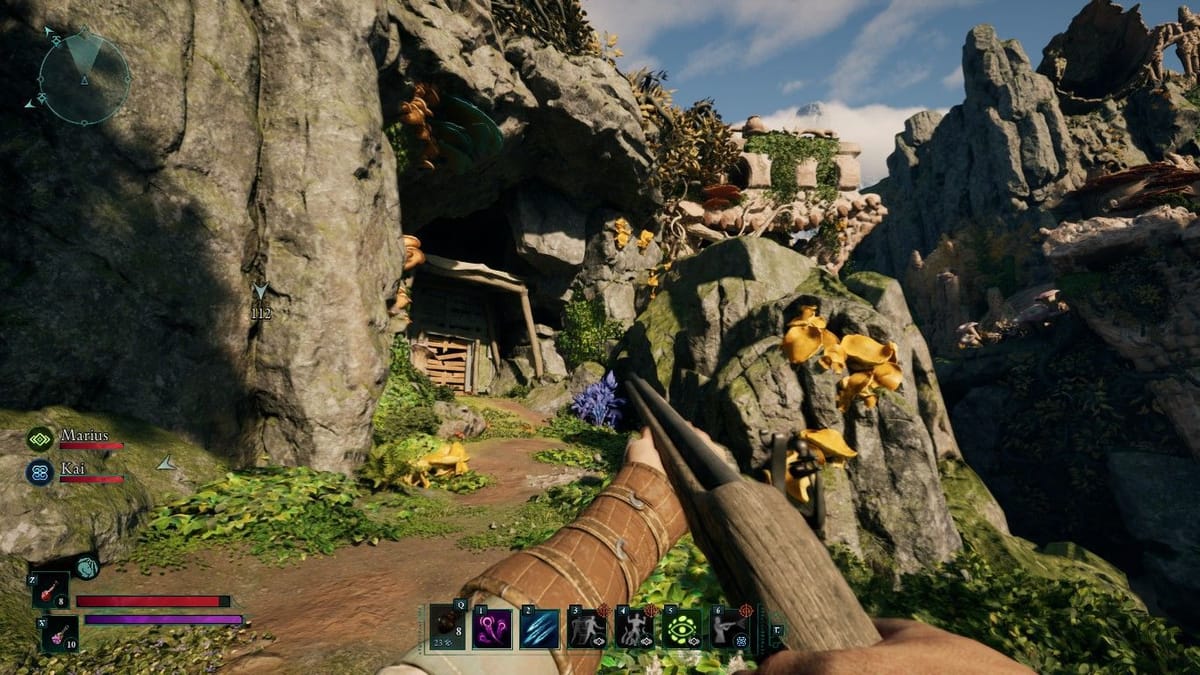
Task: Trigger the figure with roots companion ability
Action: (634, 628)
